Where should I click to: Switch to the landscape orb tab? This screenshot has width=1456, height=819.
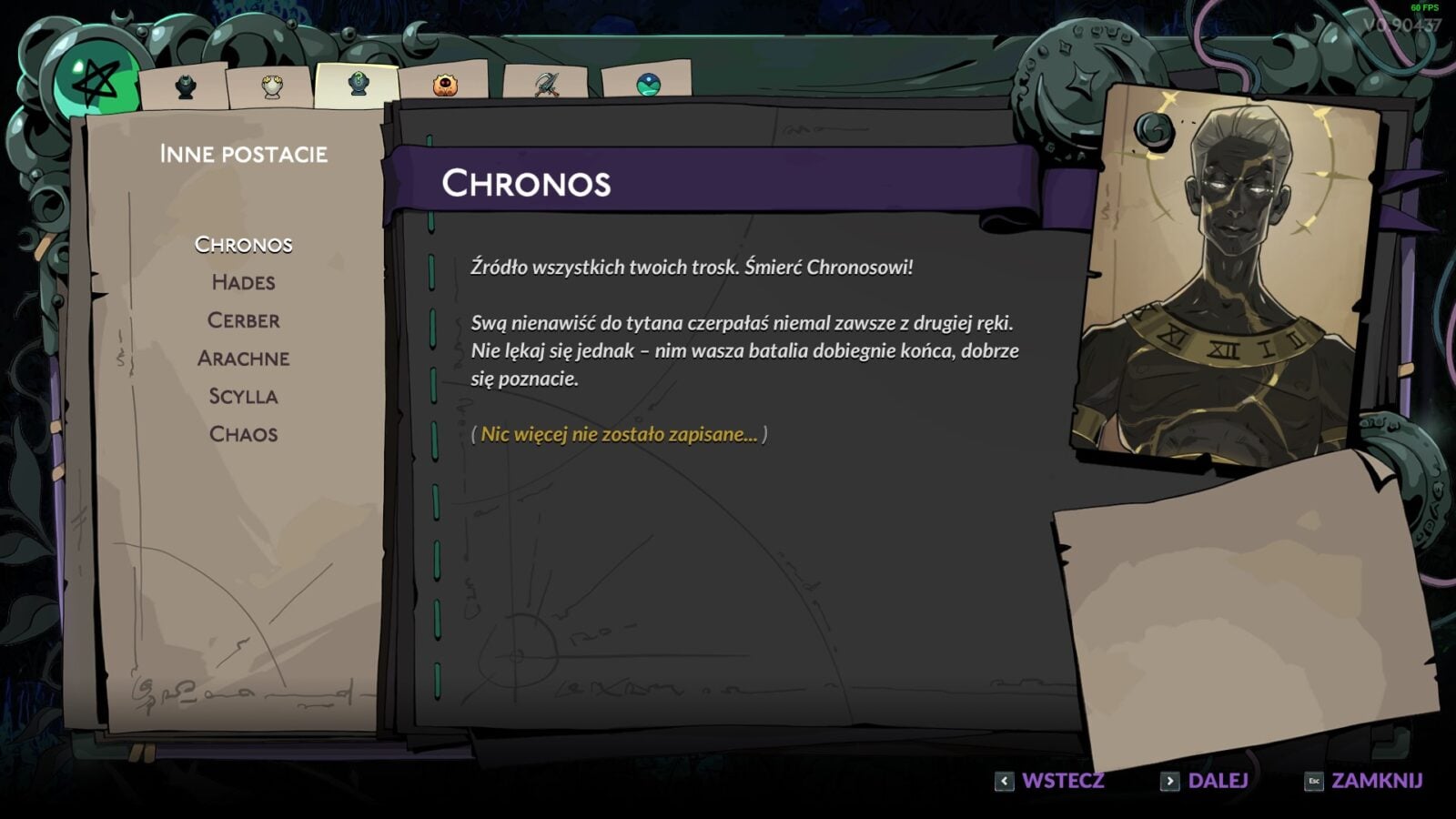[x=648, y=86]
